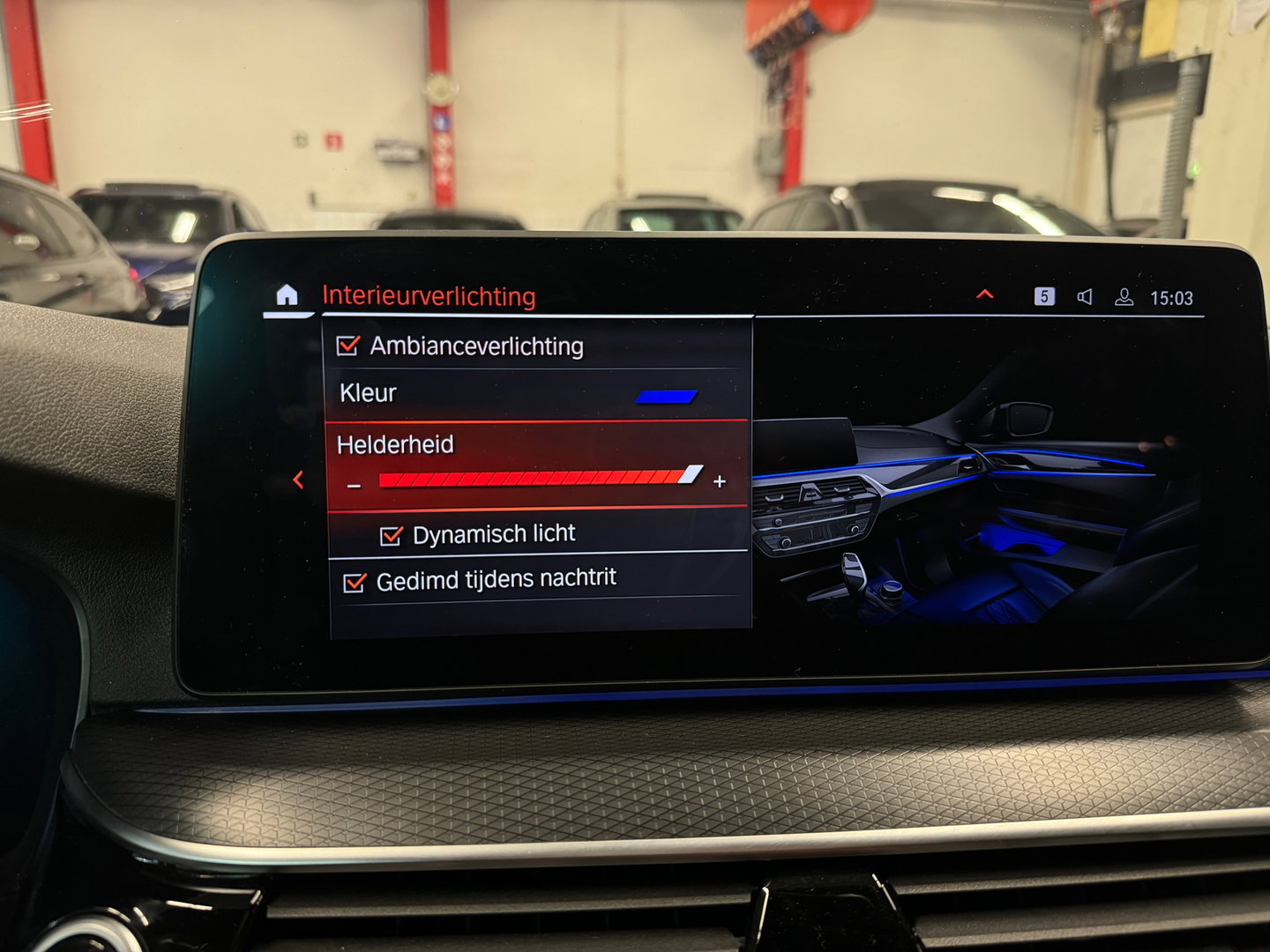Toggle the Dynamisch licht checkbox

pyautogui.click(x=391, y=535)
